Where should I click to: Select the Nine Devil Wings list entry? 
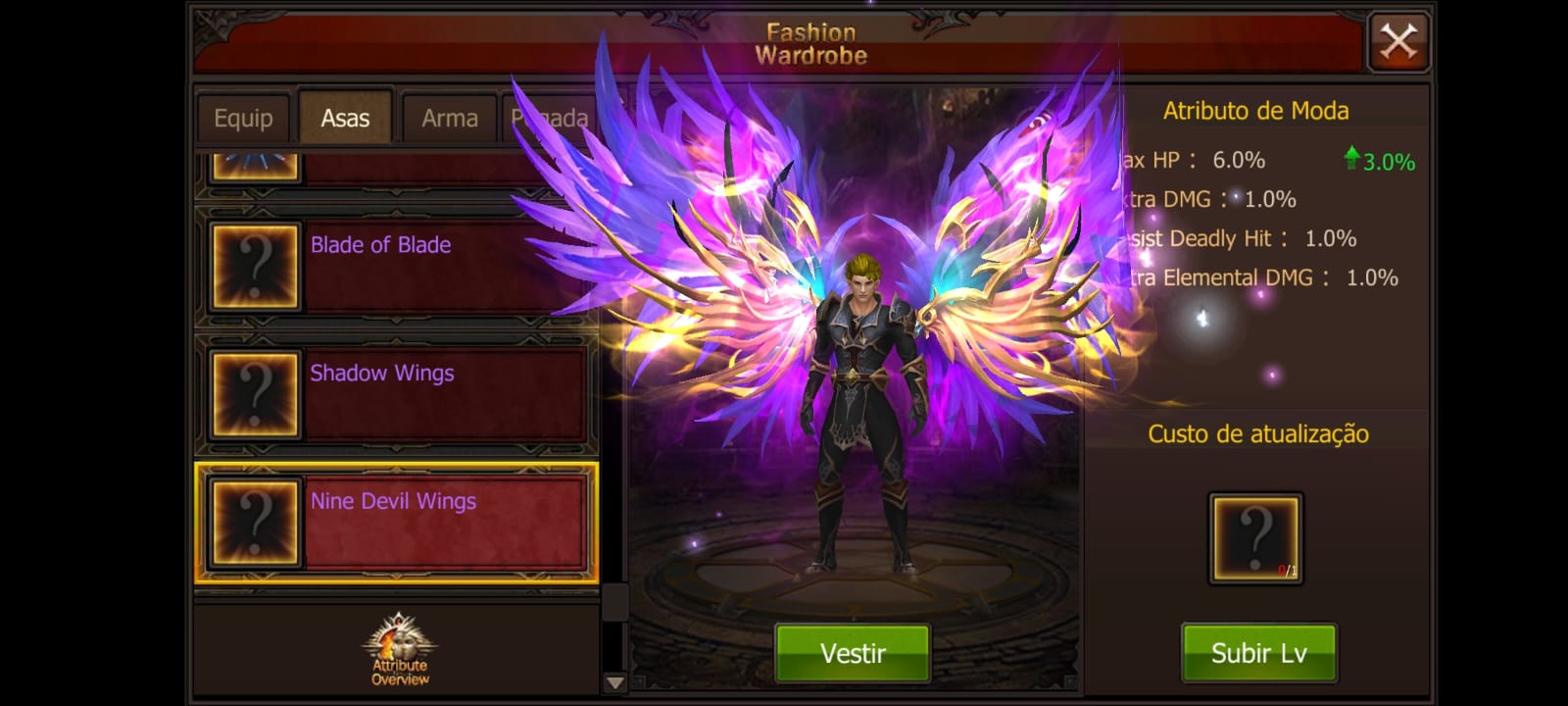coord(431,521)
